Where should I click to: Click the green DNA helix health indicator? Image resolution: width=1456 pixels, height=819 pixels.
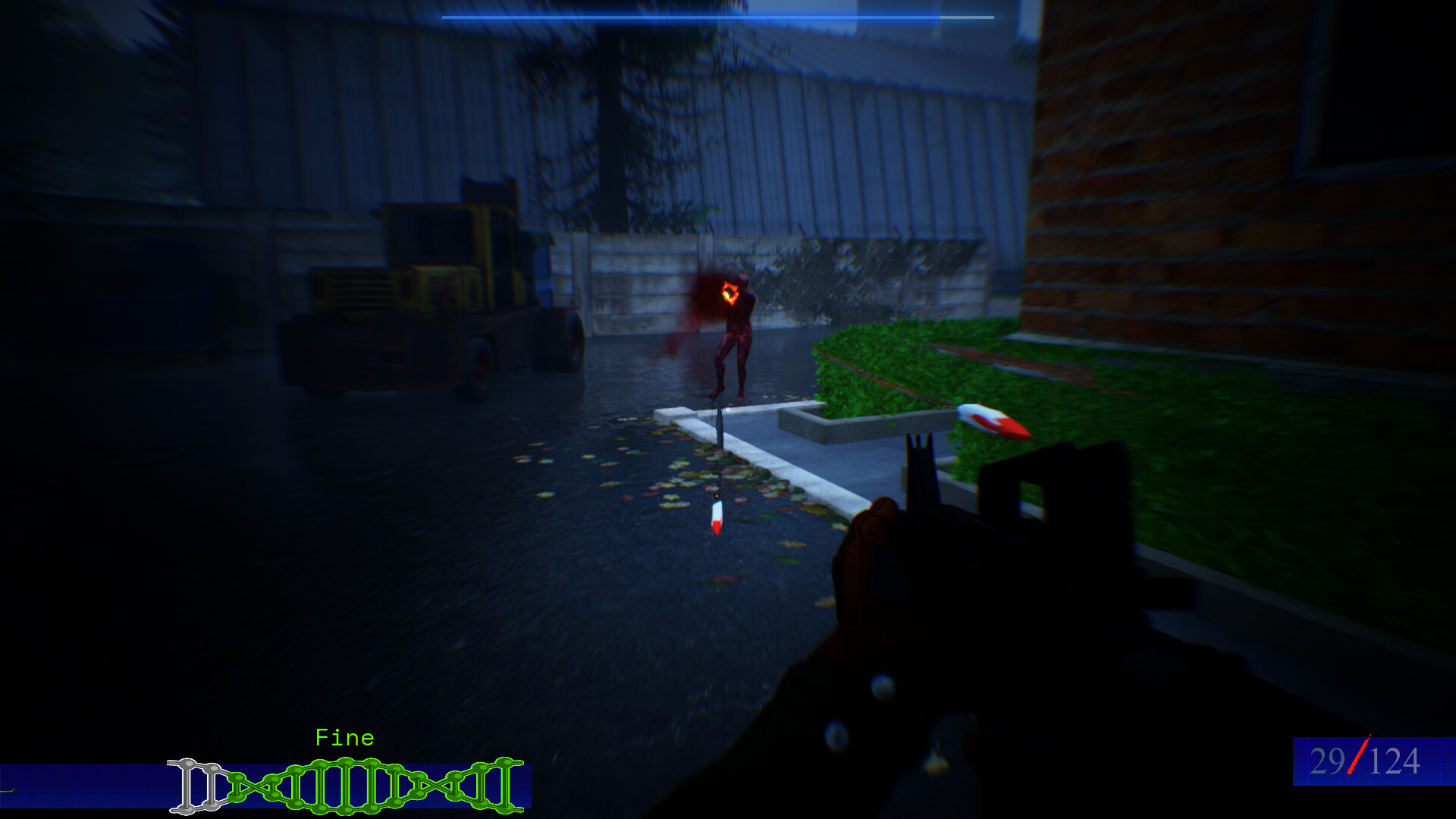(341, 785)
